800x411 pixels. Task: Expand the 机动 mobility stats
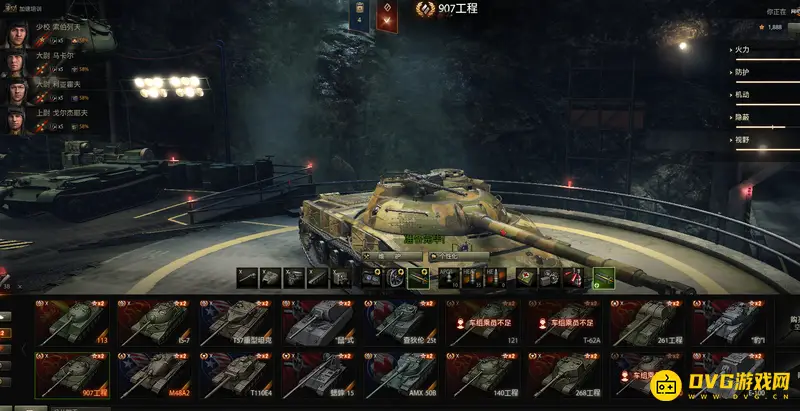tap(760, 95)
